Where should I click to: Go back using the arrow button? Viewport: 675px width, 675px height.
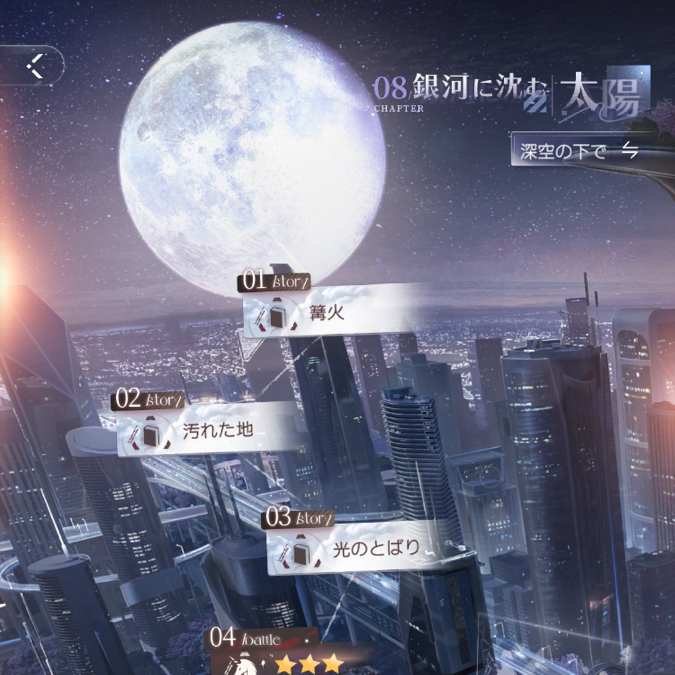pos(36,66)
